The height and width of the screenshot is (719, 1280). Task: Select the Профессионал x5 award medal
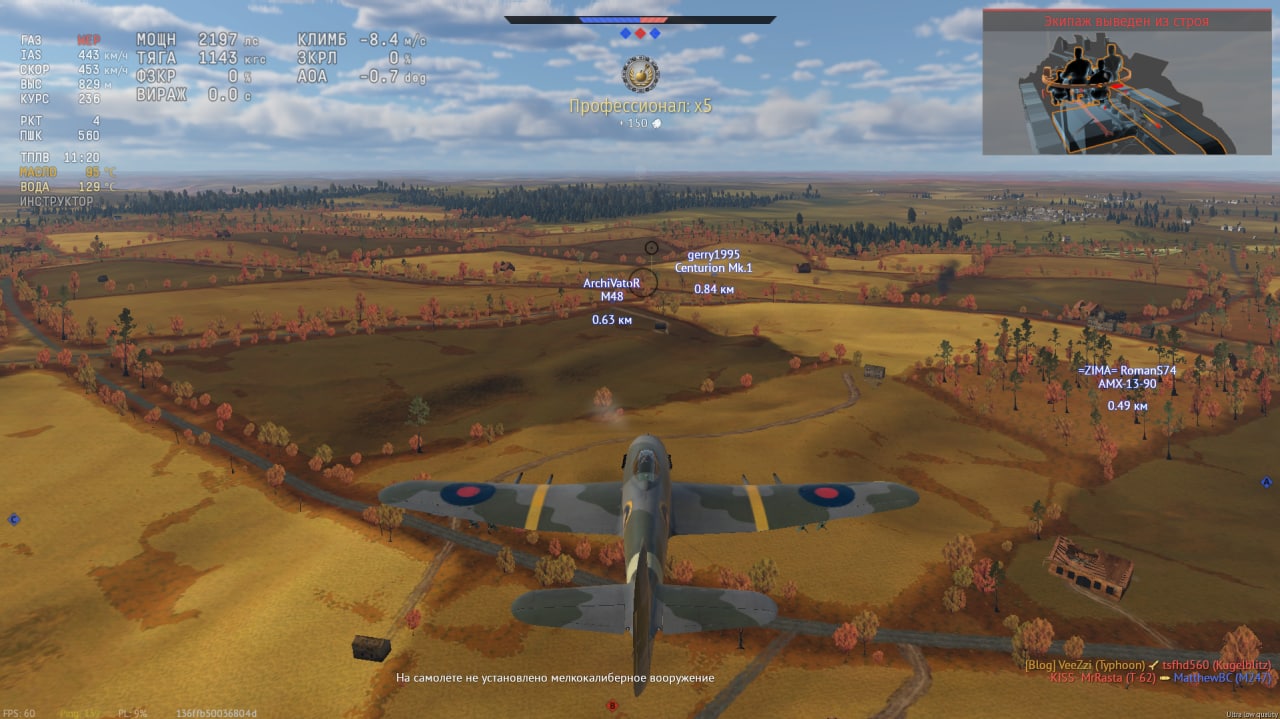(x=639, y=74)
